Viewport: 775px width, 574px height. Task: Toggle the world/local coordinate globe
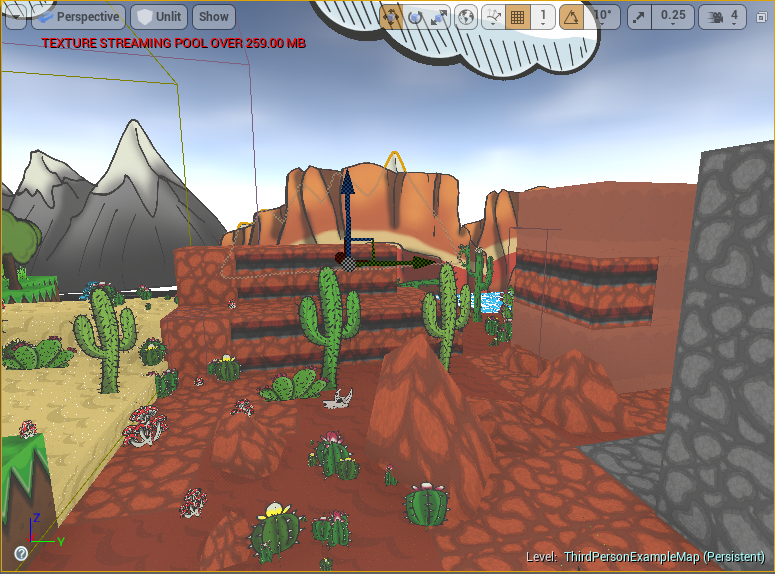[x=466, y=17]
